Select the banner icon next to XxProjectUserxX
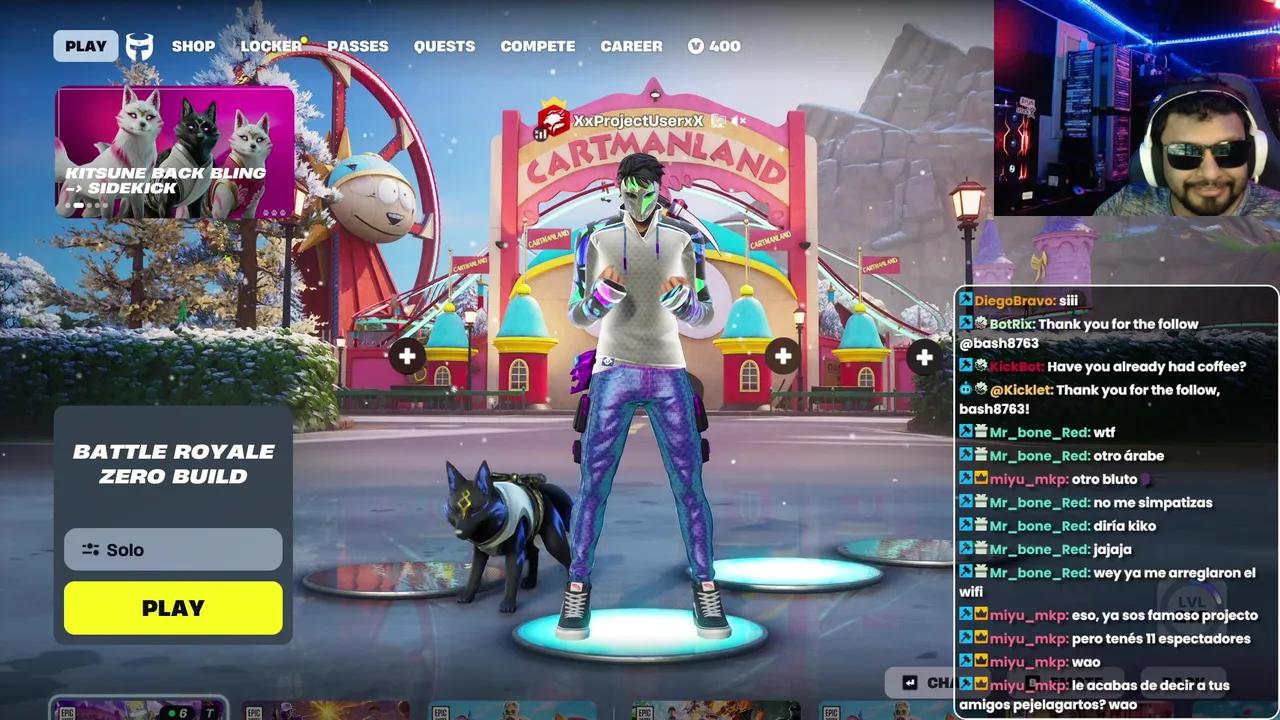The height and width of the screenshot is (720, 1280). (x=553, y=120)
